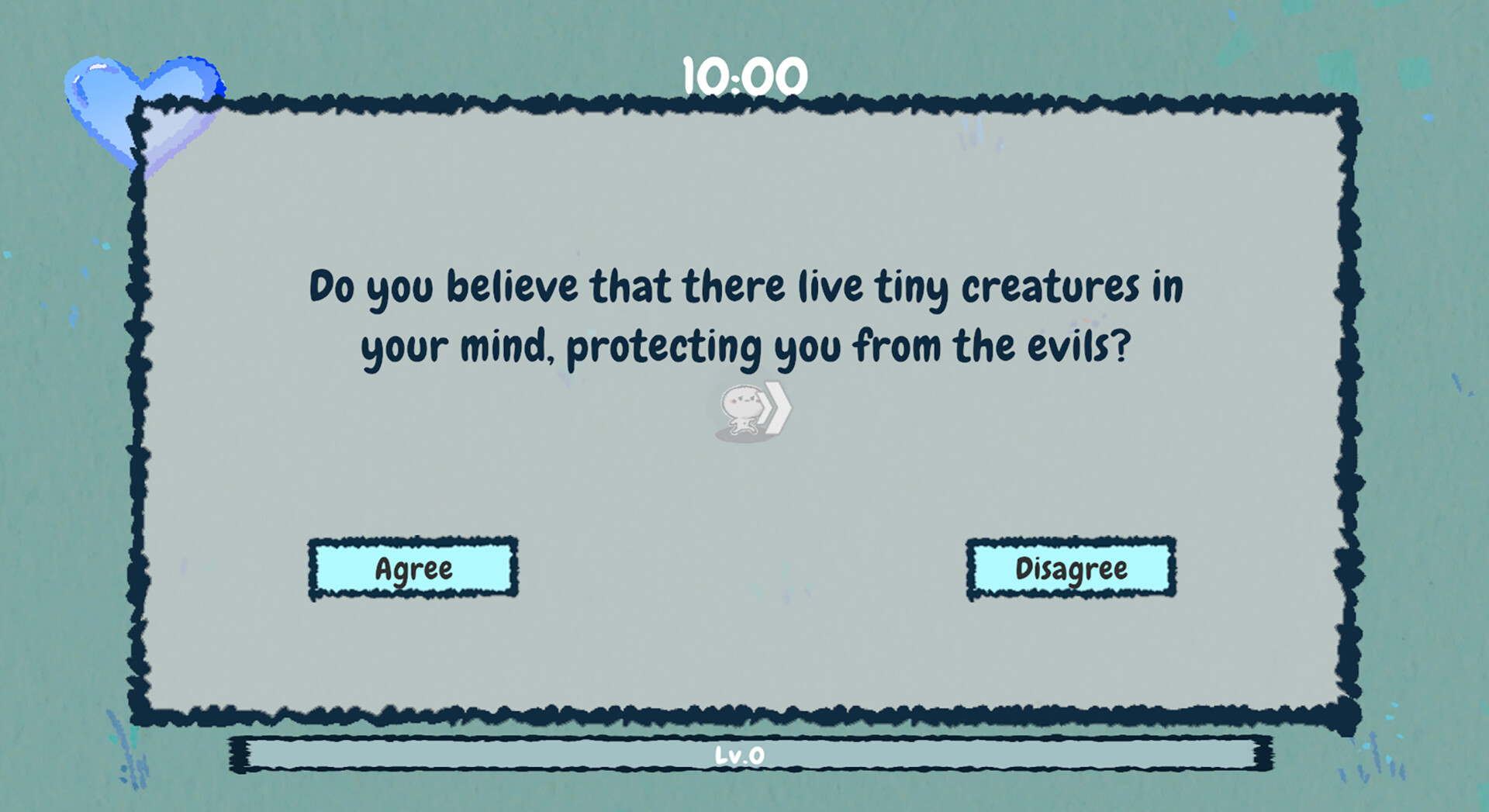Select Agree to answer the question
The width and height of the screenshot is (1489, 812).
pyautogui.click(x=413, y=569)
